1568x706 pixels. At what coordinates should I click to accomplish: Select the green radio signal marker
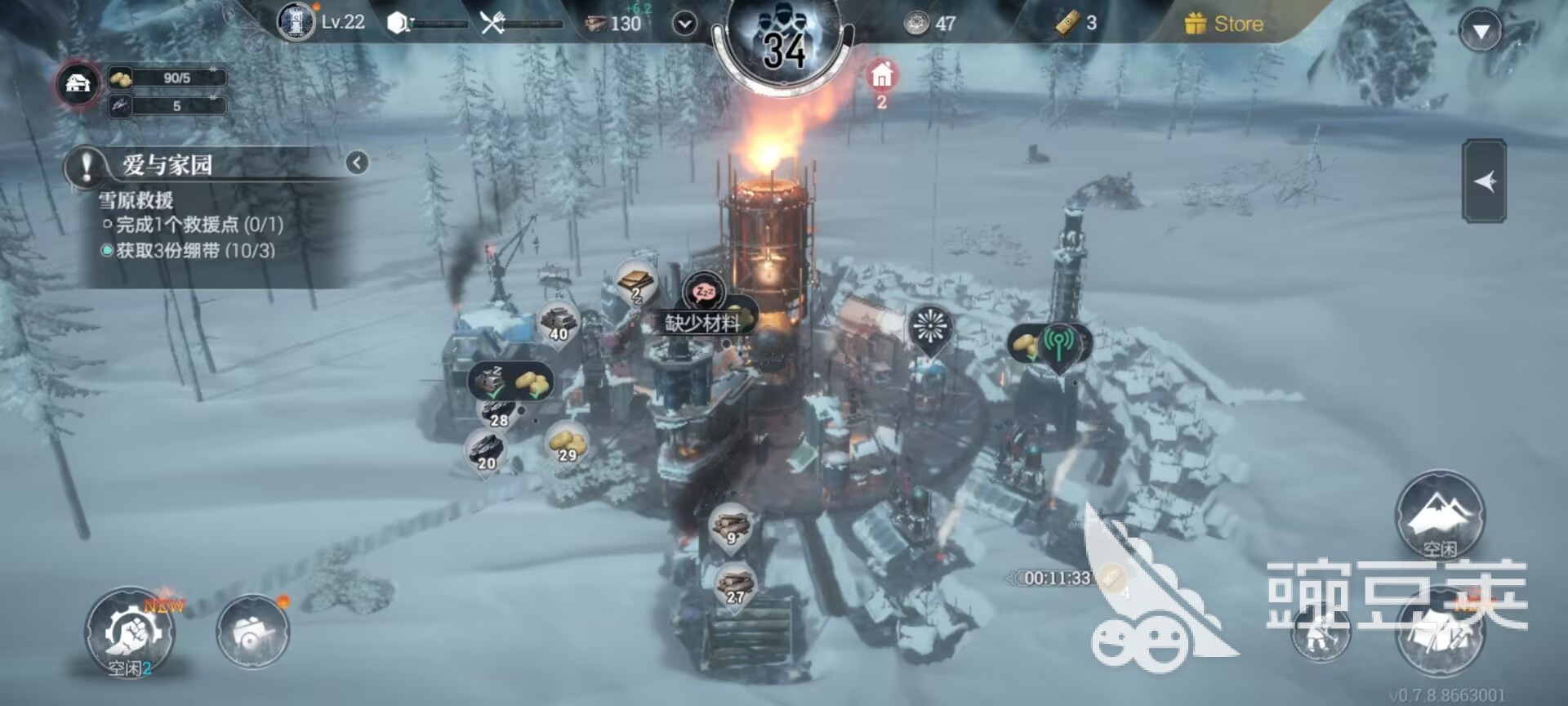(x=1058, y=345)
